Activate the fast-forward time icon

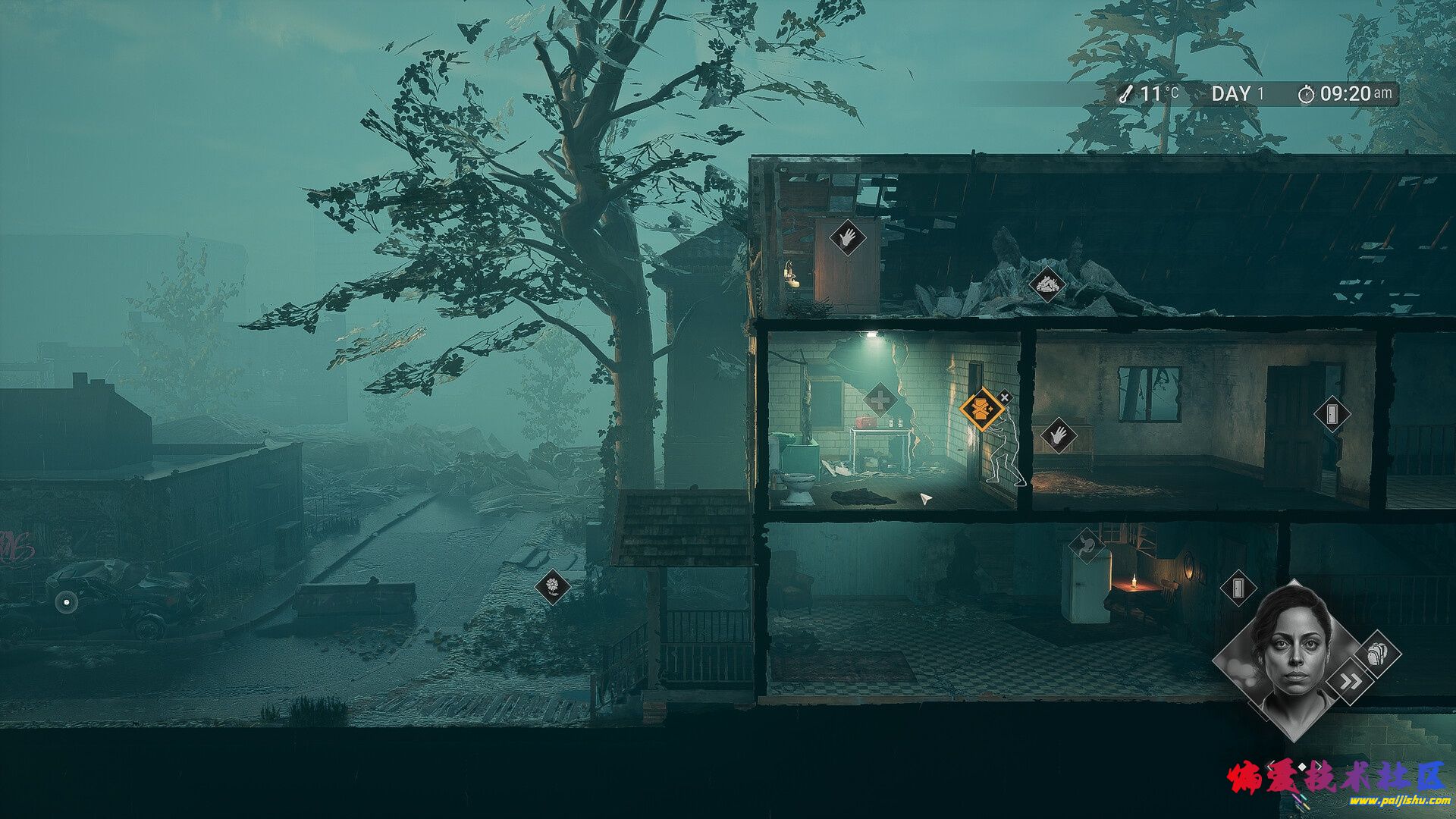click(x=1350, y=681)
